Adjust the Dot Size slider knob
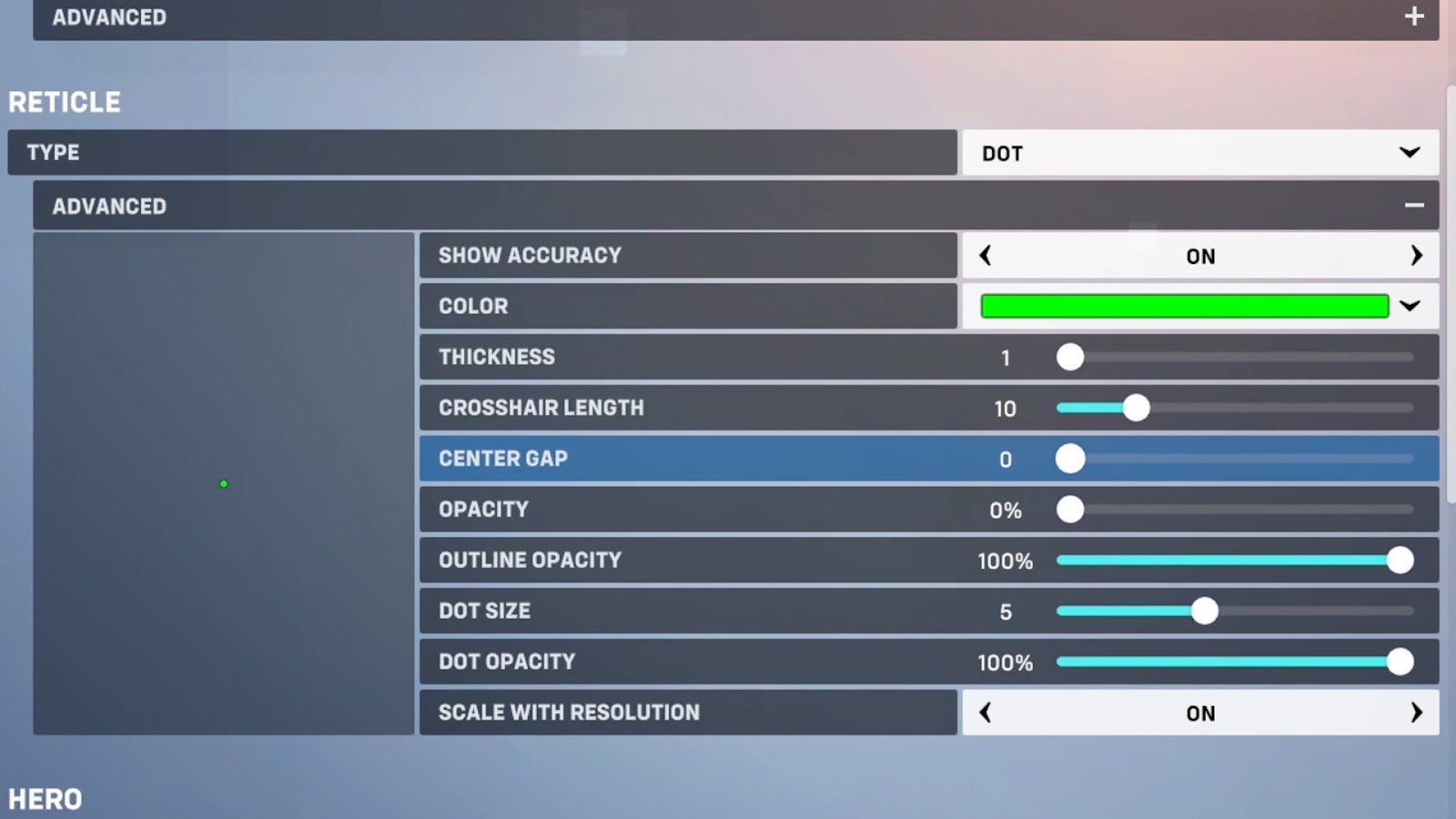 1204,612
